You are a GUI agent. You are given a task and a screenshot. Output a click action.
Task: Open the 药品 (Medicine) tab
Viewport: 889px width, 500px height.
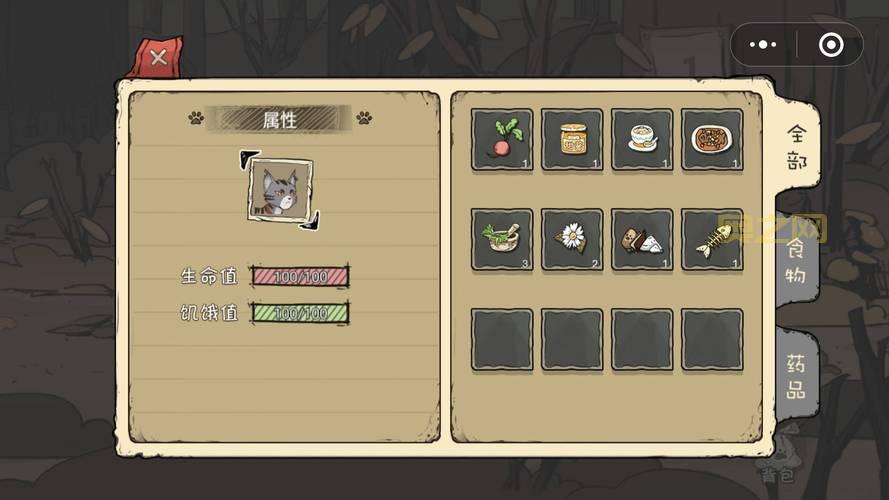(796, 375)
